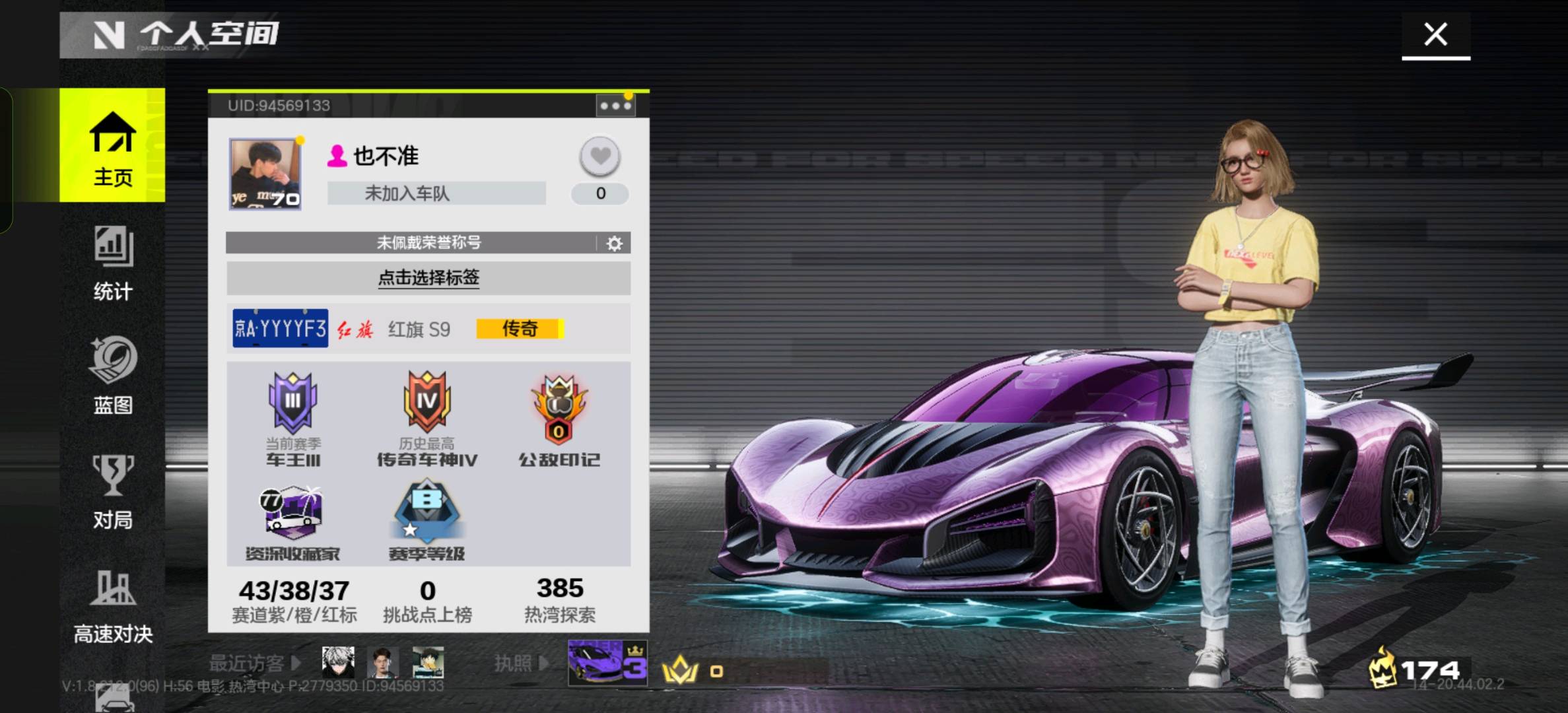The width and height of the screenshot is (1568, 713).
Task: Open honor title settings gear
Action: tap(614, 244)
